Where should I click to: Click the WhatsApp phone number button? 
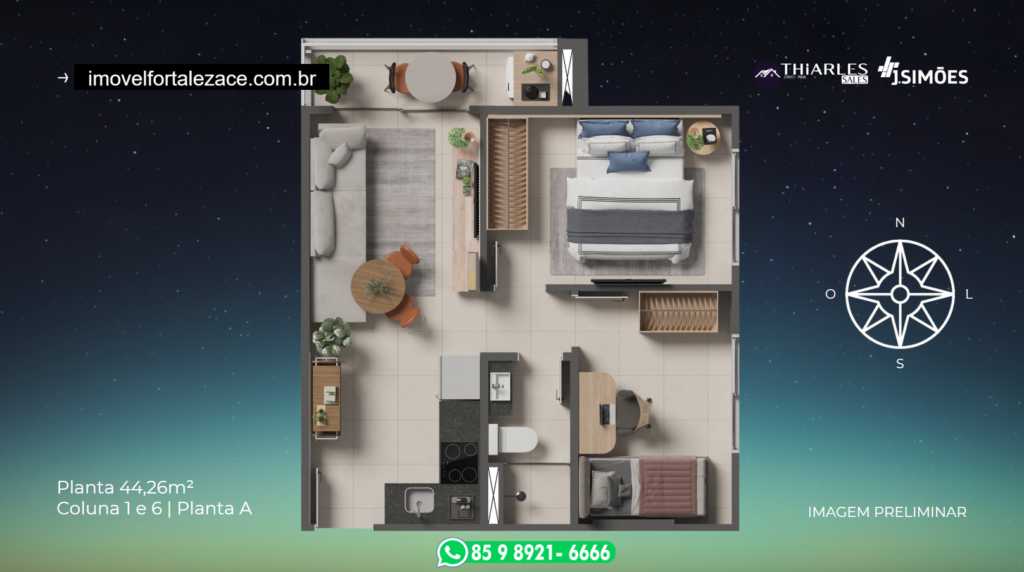click(525, 552)
